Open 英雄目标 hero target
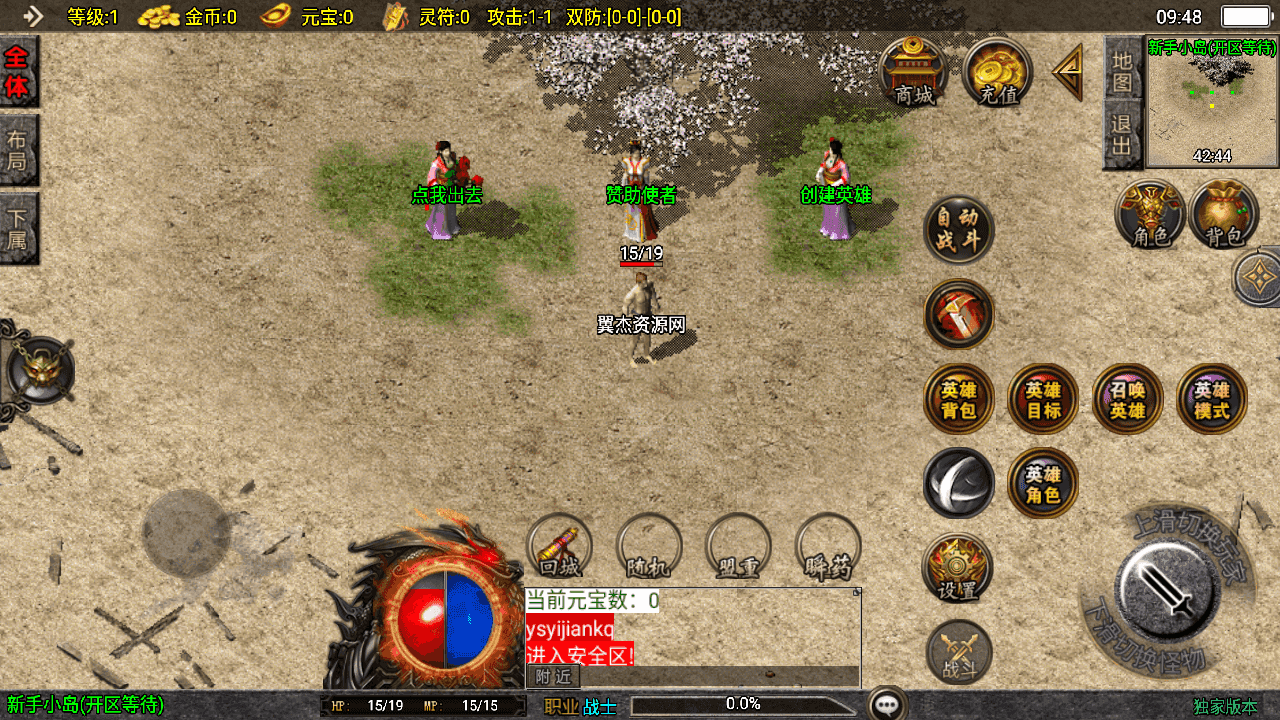The width and height of the screenshot is (1280, 720). 1043,399
